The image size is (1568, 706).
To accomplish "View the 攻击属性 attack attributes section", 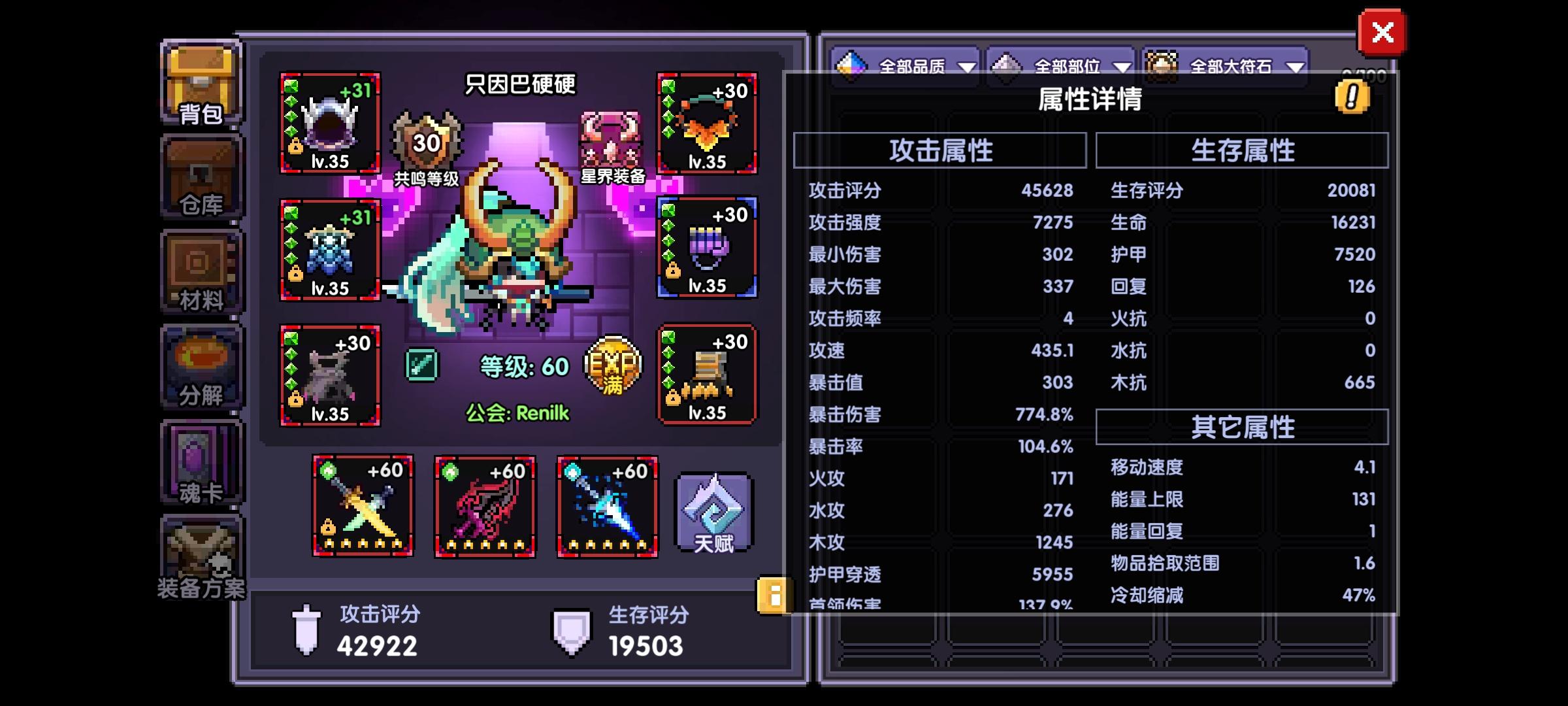I will click(941, 149).
